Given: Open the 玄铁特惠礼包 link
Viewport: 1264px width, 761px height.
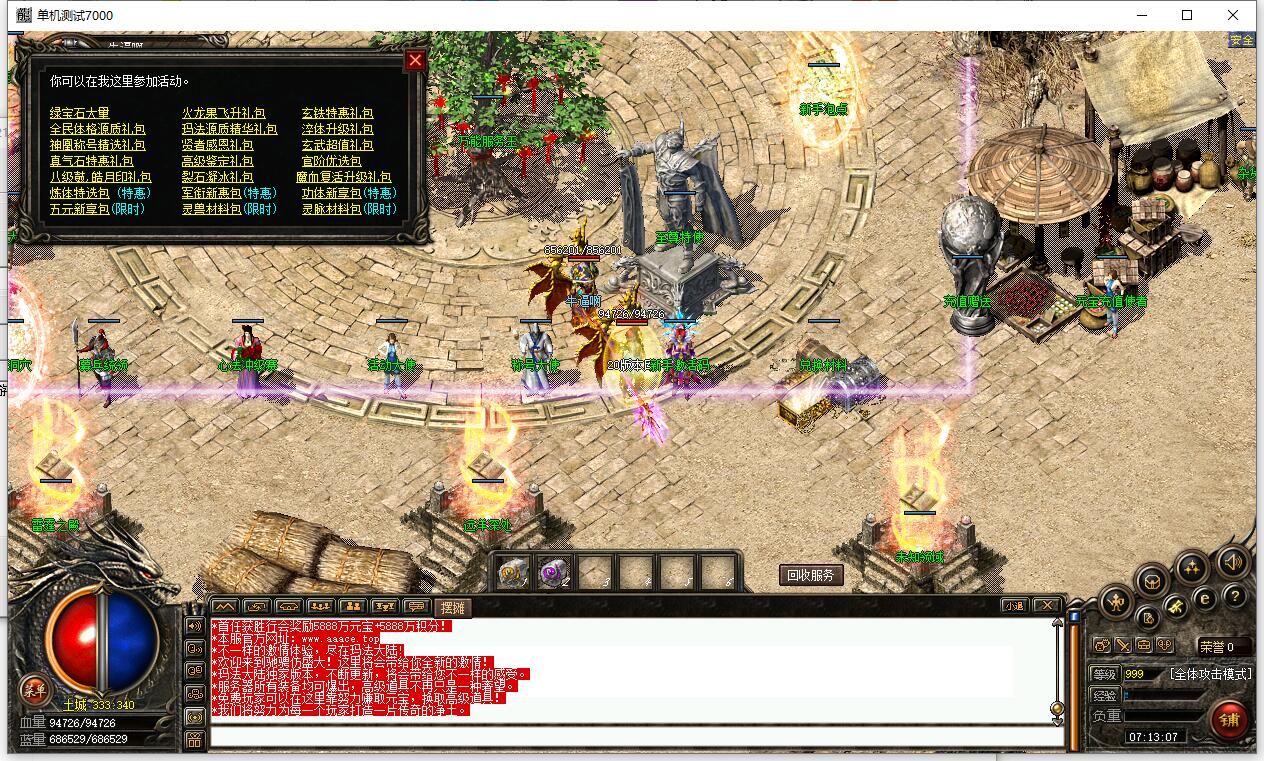Looking at the screenshot, I should coord(337,113).
